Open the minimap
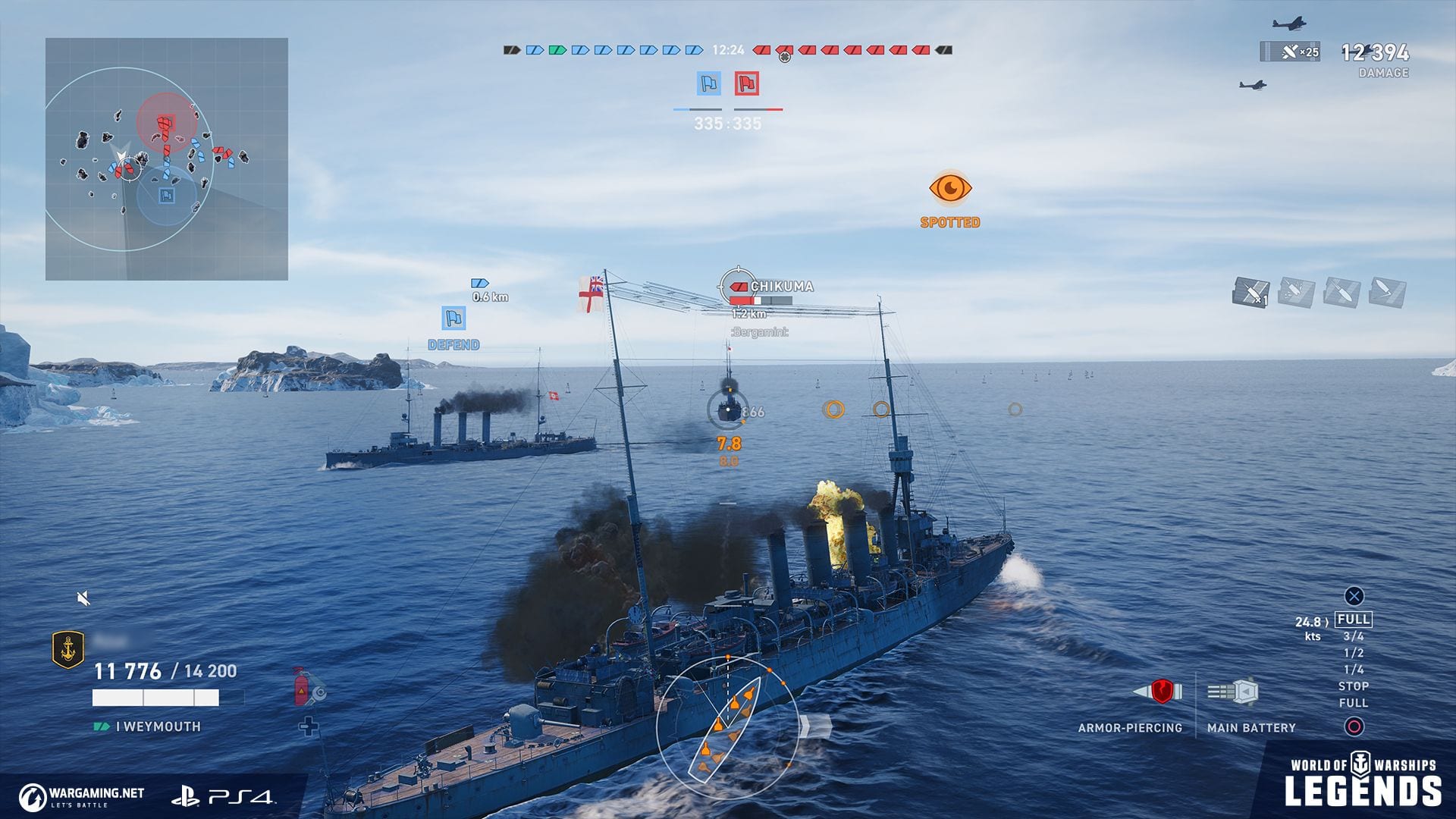The height and width of the screenshot is (819, 1456). tap(167, 159)
